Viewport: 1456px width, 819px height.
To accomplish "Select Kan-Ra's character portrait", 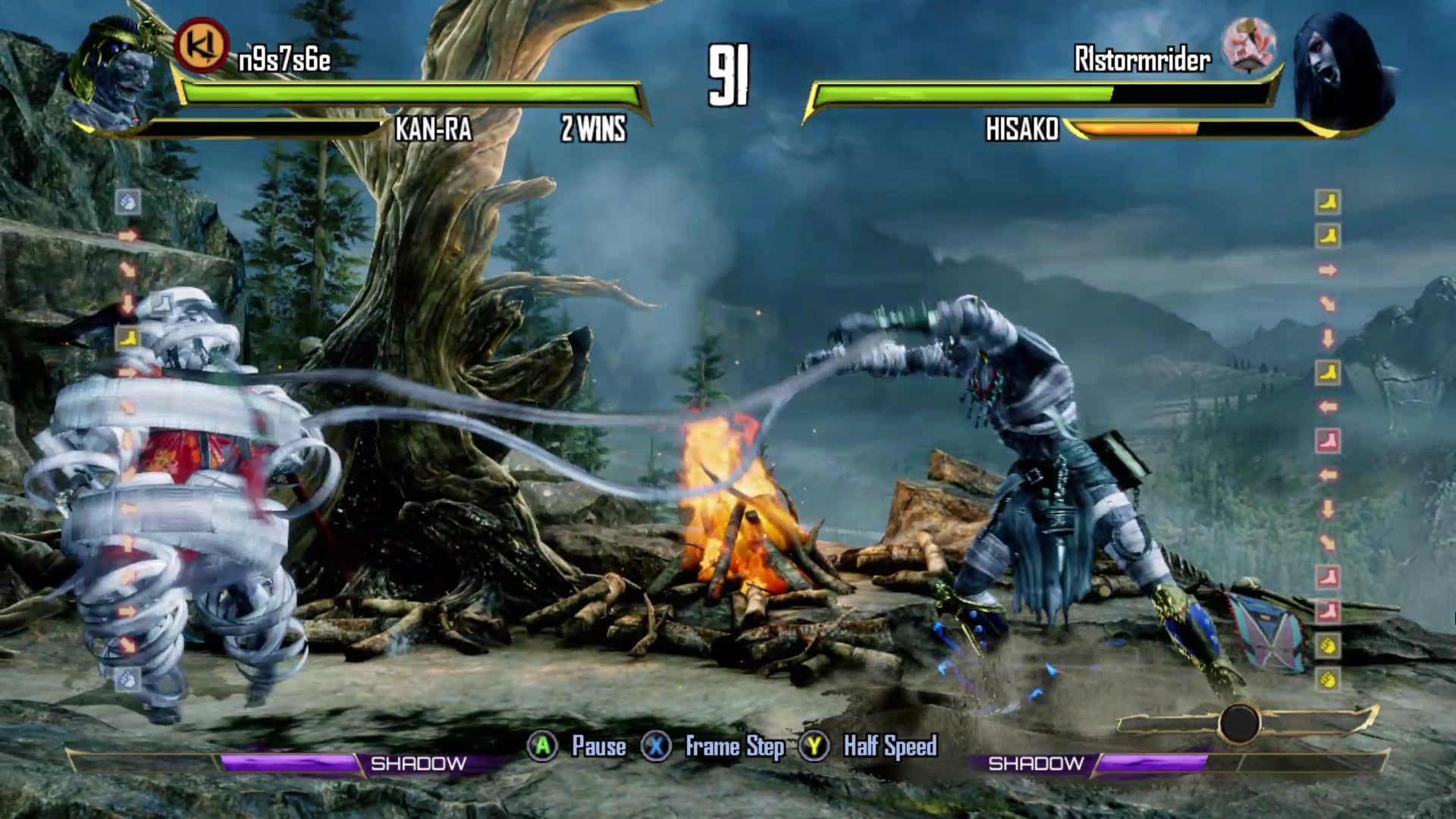I will pyautogui.click(x=114, y=72).
